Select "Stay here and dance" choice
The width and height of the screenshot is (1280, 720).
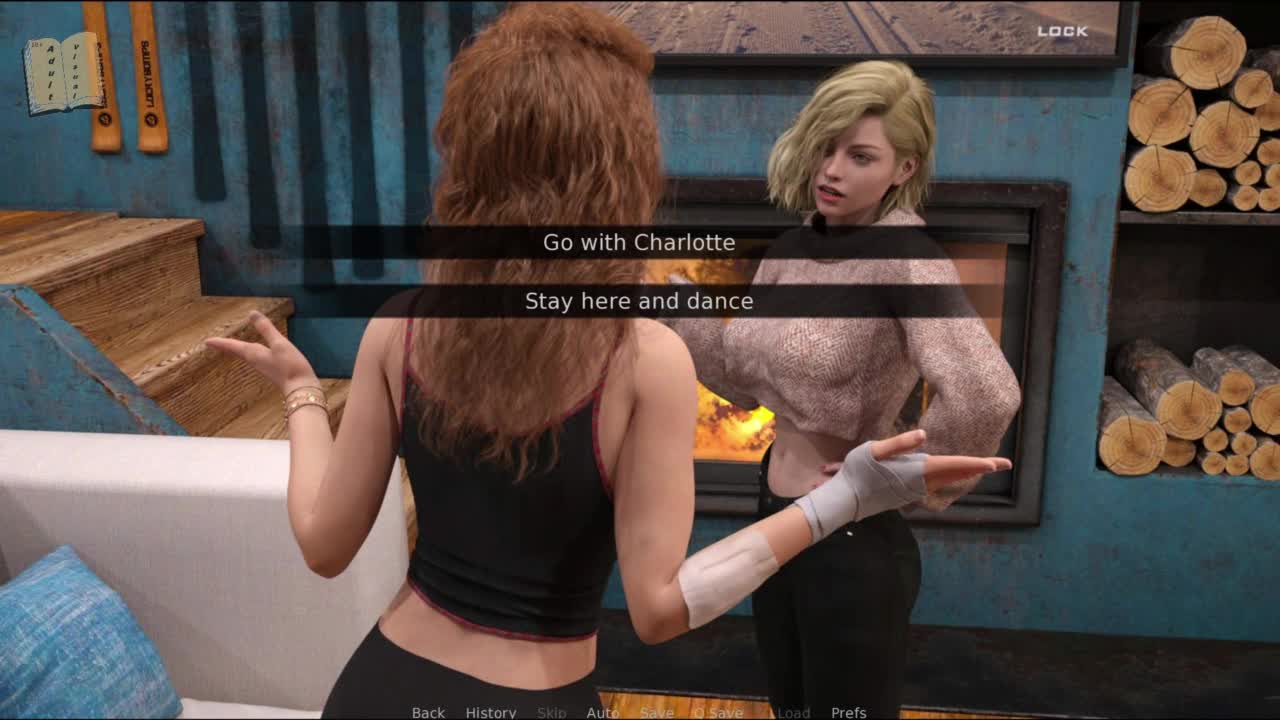click(639, 301)
